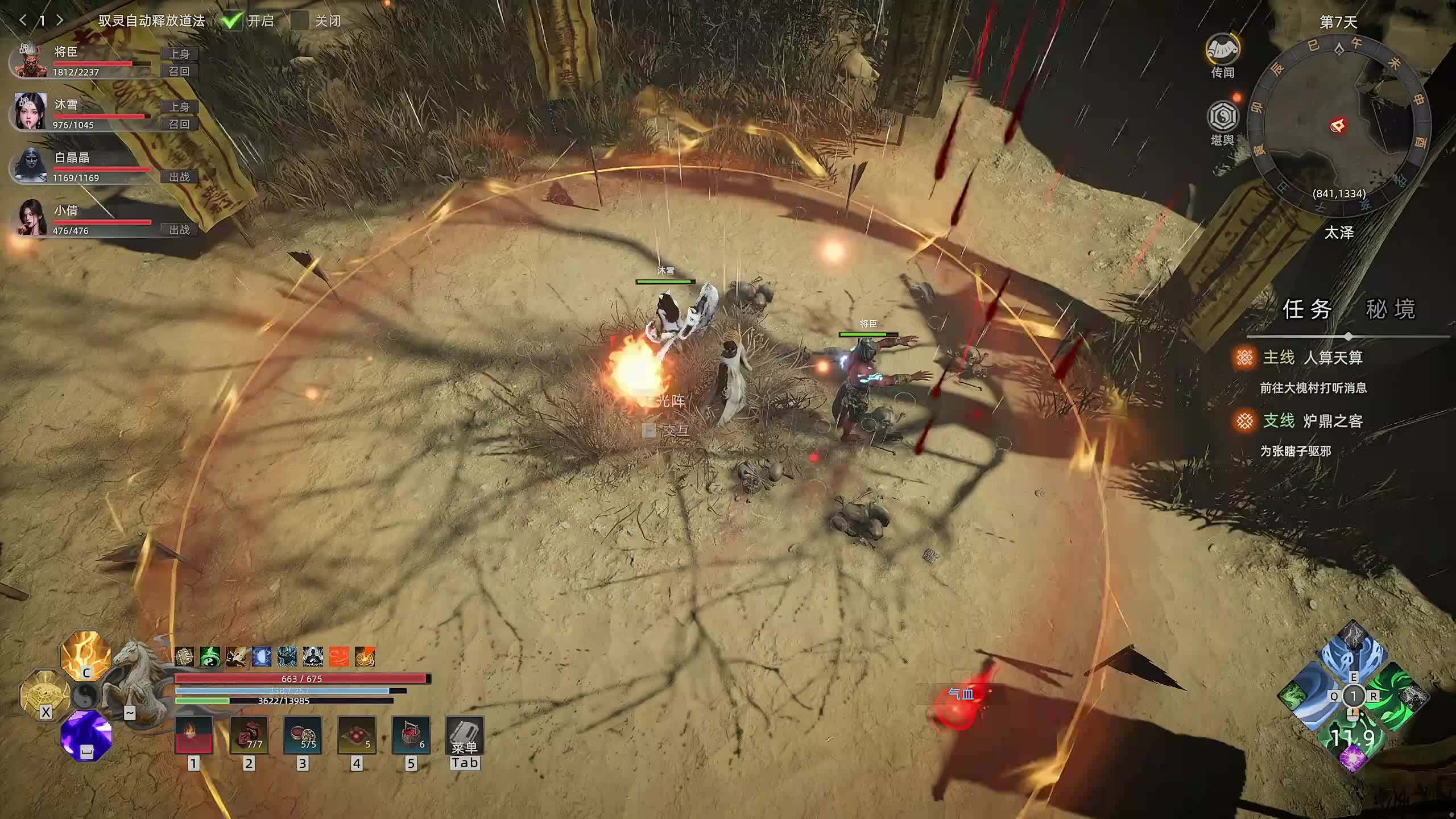This screenshot has height=819, width=1456.
Task: Use the red pouch item showing 7/7
Action: click(x=249, y=735)
